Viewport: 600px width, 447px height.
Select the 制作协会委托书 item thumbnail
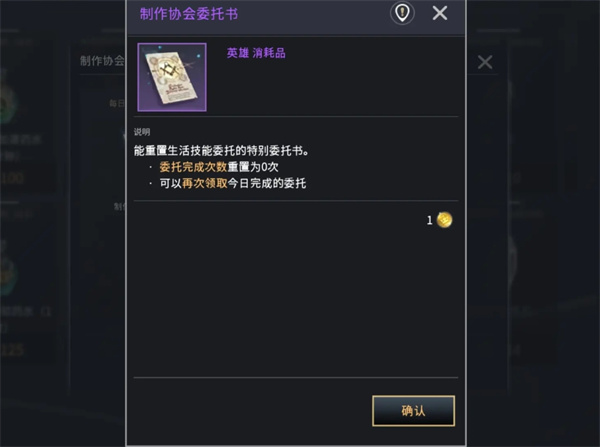point(172,77)
